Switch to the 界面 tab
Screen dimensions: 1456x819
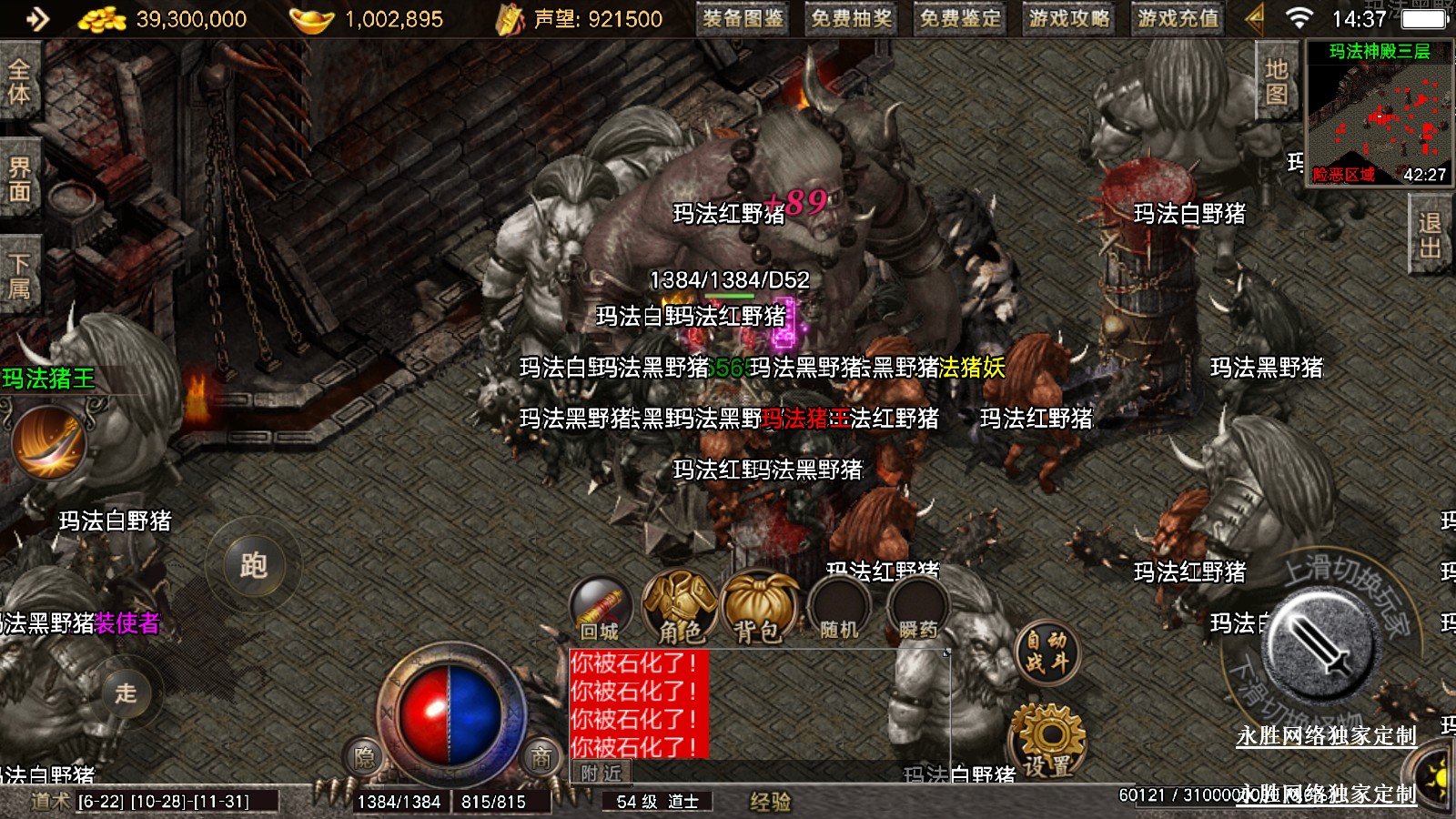pos(19,179)
